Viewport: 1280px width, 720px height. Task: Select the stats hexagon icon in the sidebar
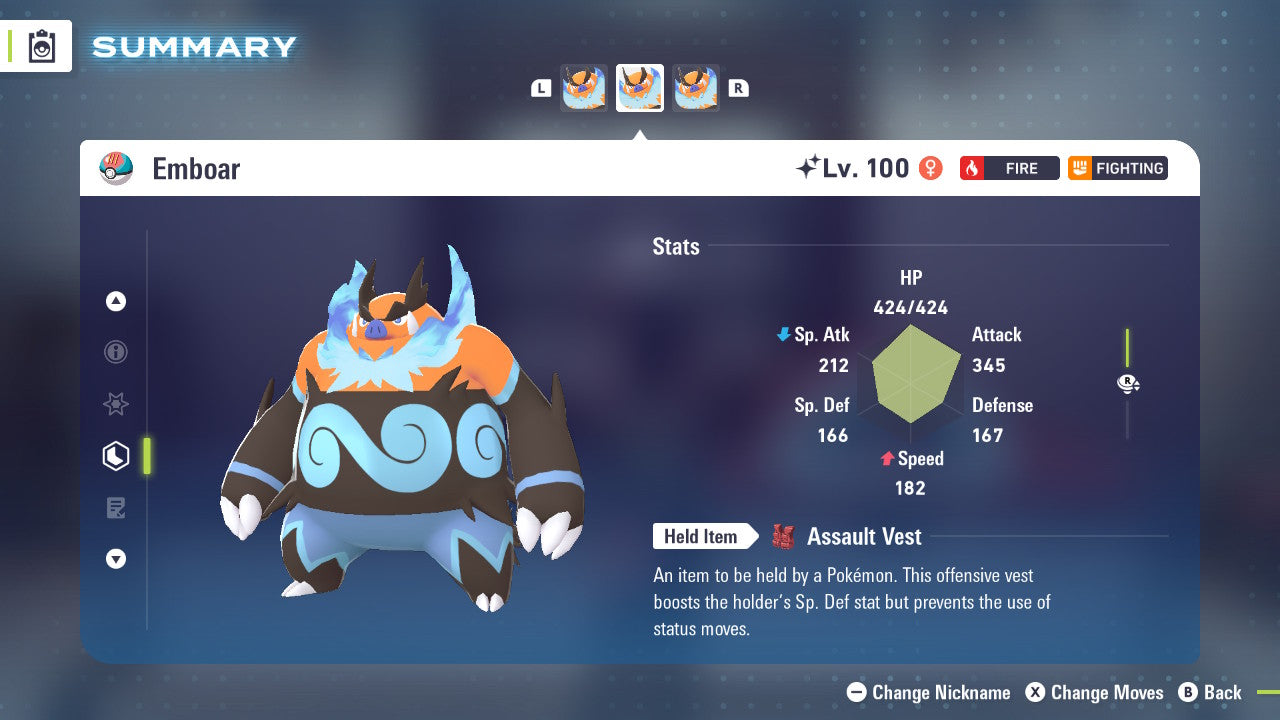[x=115, y=456]
